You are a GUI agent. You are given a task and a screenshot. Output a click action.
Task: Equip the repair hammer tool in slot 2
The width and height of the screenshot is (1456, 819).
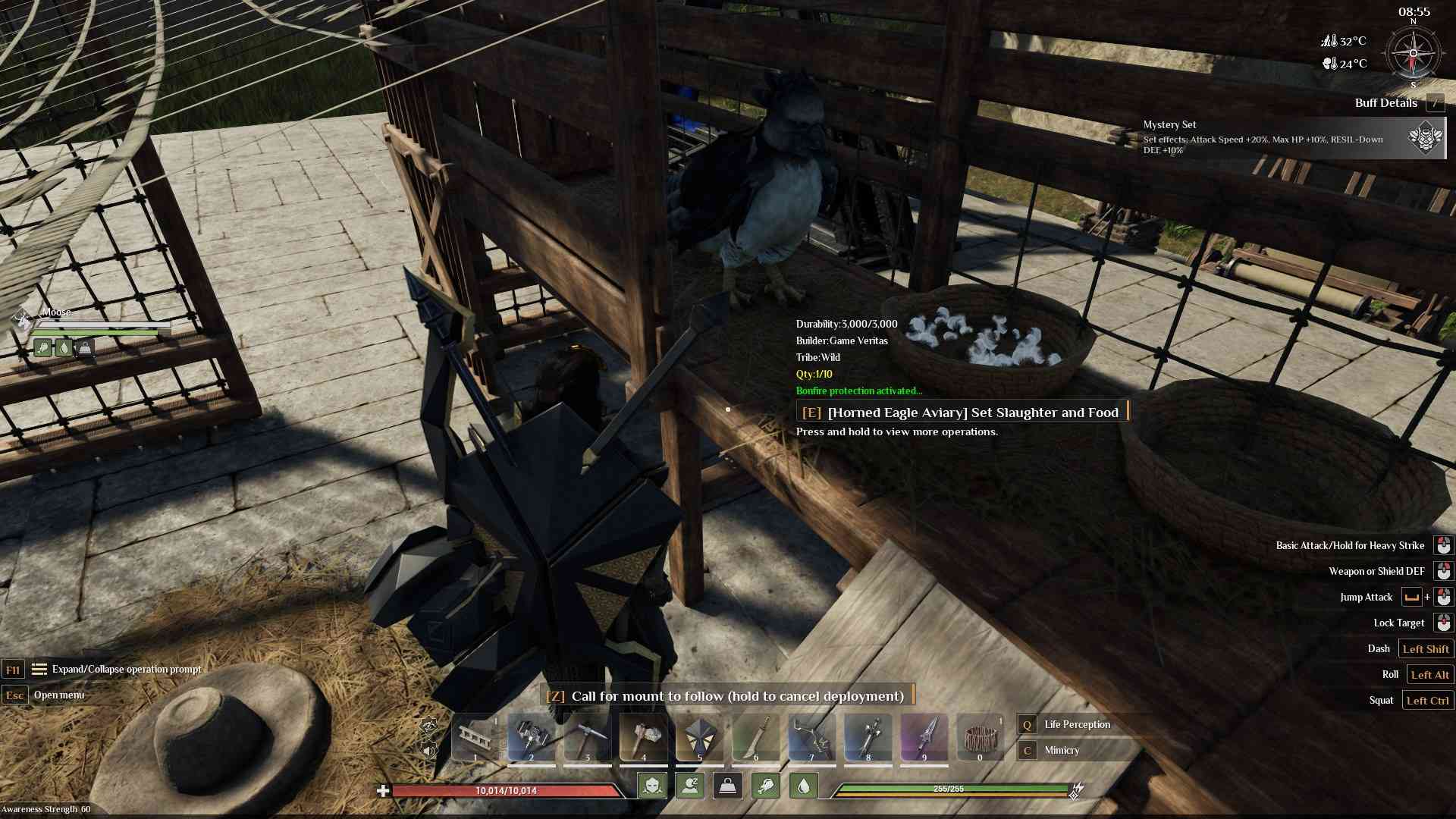click(x=531, y=737)
